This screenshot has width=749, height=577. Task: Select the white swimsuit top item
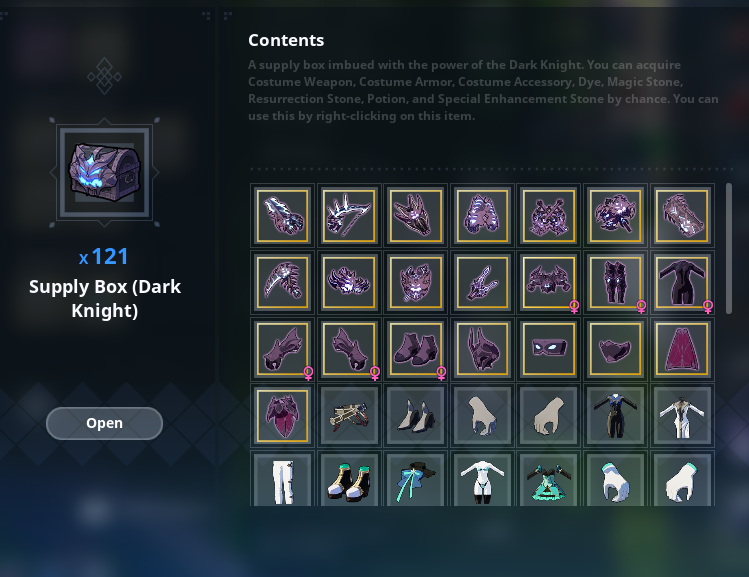(482, 480)
